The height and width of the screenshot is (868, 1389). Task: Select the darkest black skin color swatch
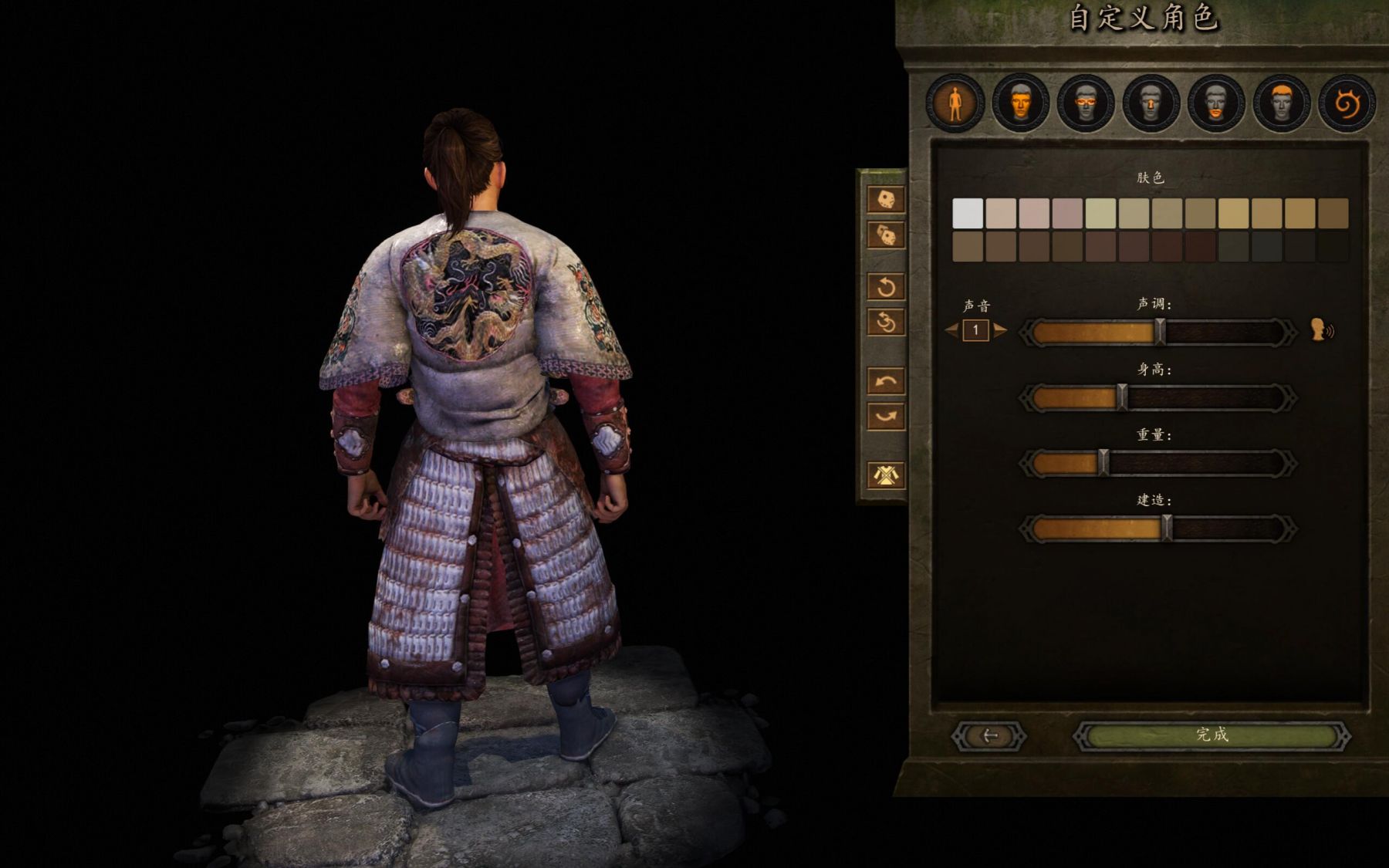[1333, 247]
